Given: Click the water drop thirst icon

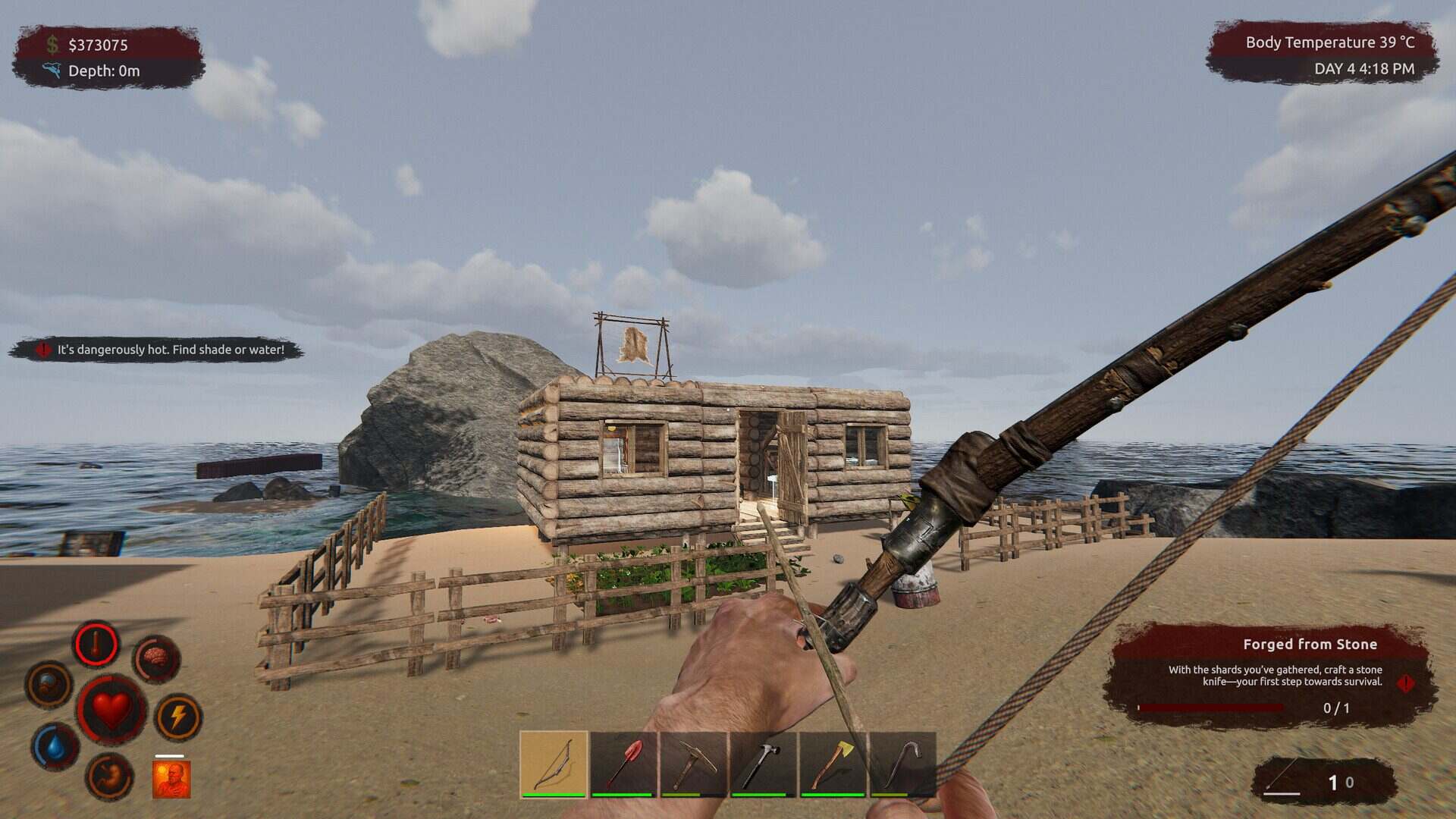Looking at the screenshot, I should 55,746.
